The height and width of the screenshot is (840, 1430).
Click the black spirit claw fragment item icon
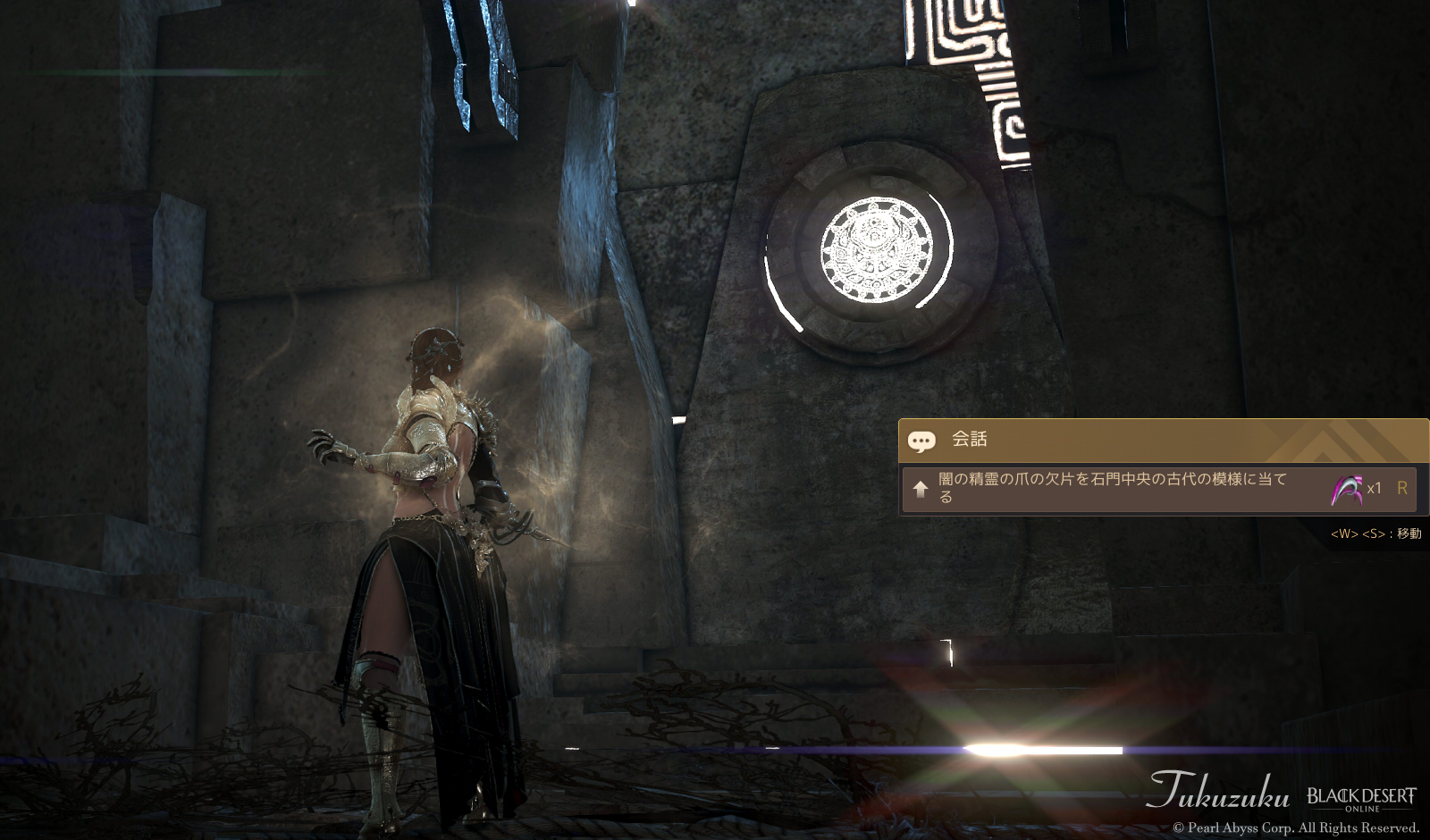[x=1347, y=489]
